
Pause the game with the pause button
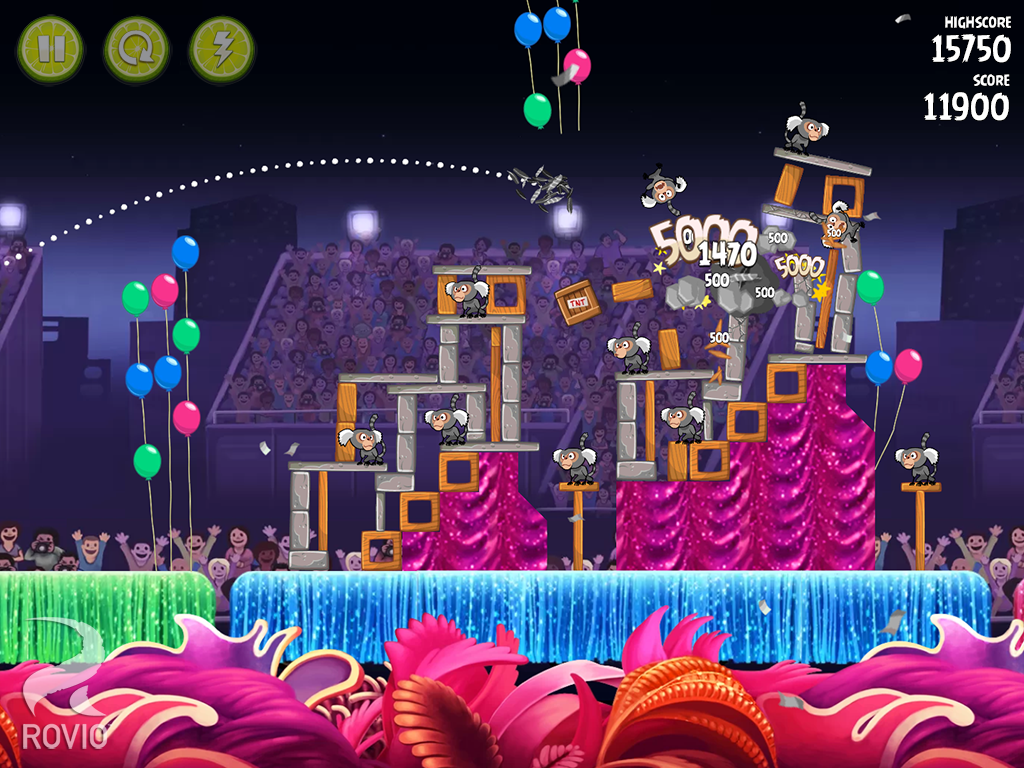(x=50, y=49)
